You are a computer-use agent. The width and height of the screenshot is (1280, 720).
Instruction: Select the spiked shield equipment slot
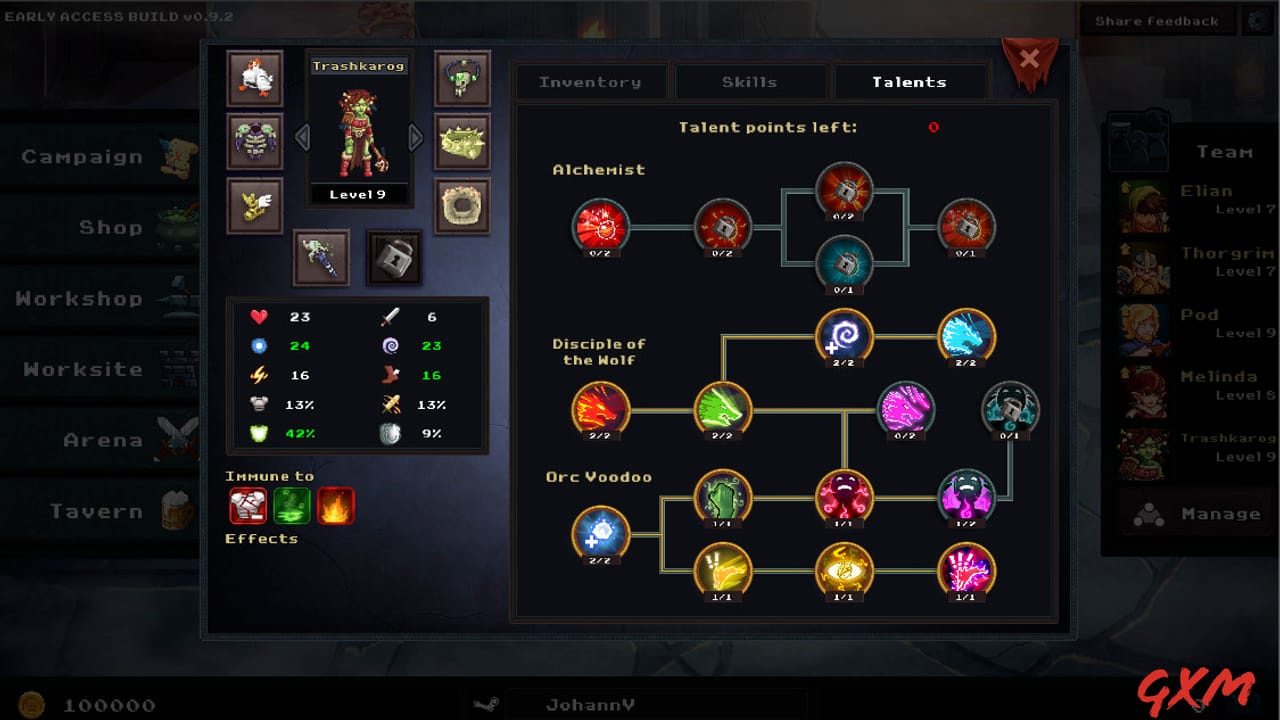click(462, 141)
